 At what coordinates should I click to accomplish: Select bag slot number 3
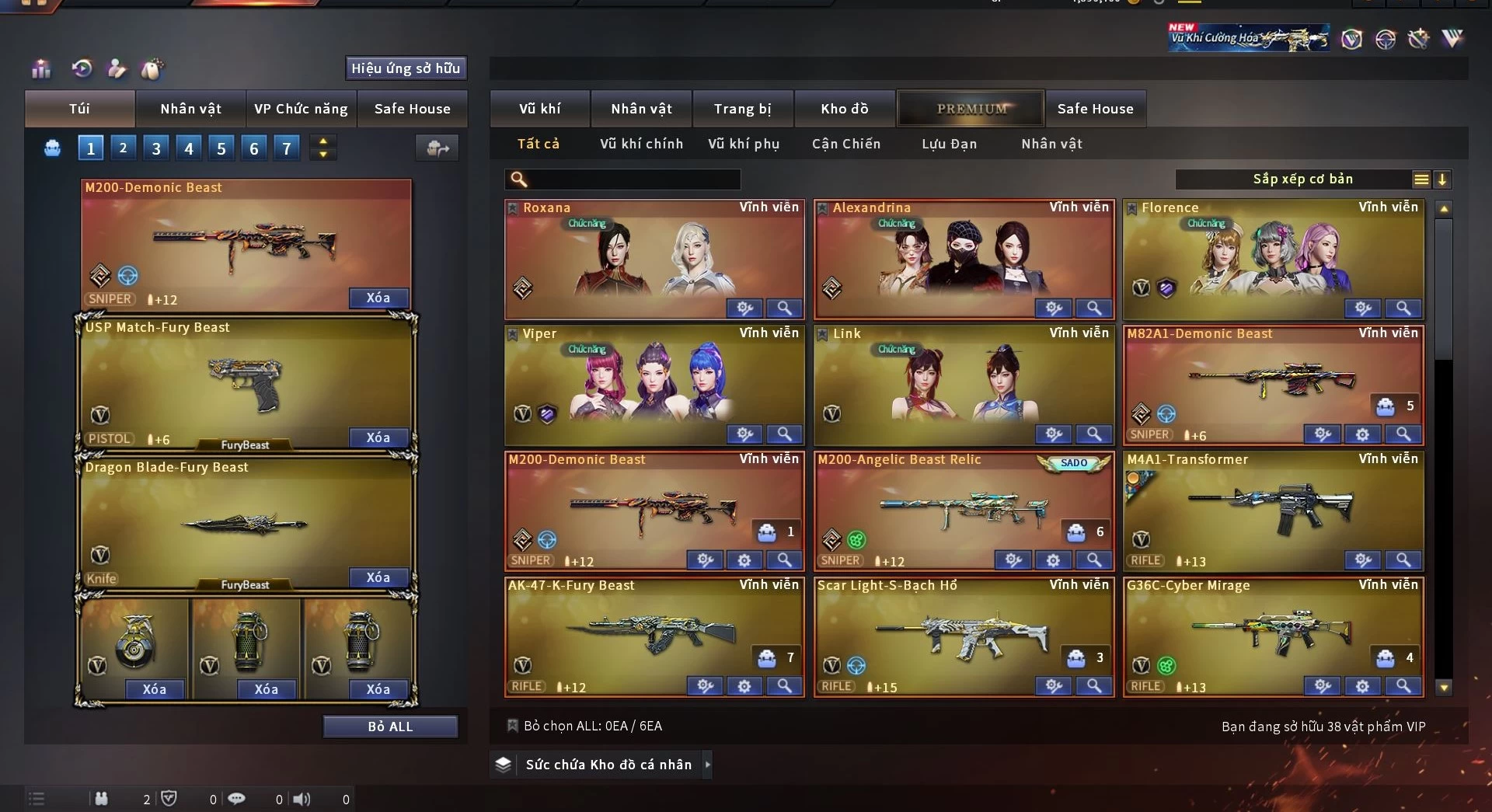tap(156, 148)
